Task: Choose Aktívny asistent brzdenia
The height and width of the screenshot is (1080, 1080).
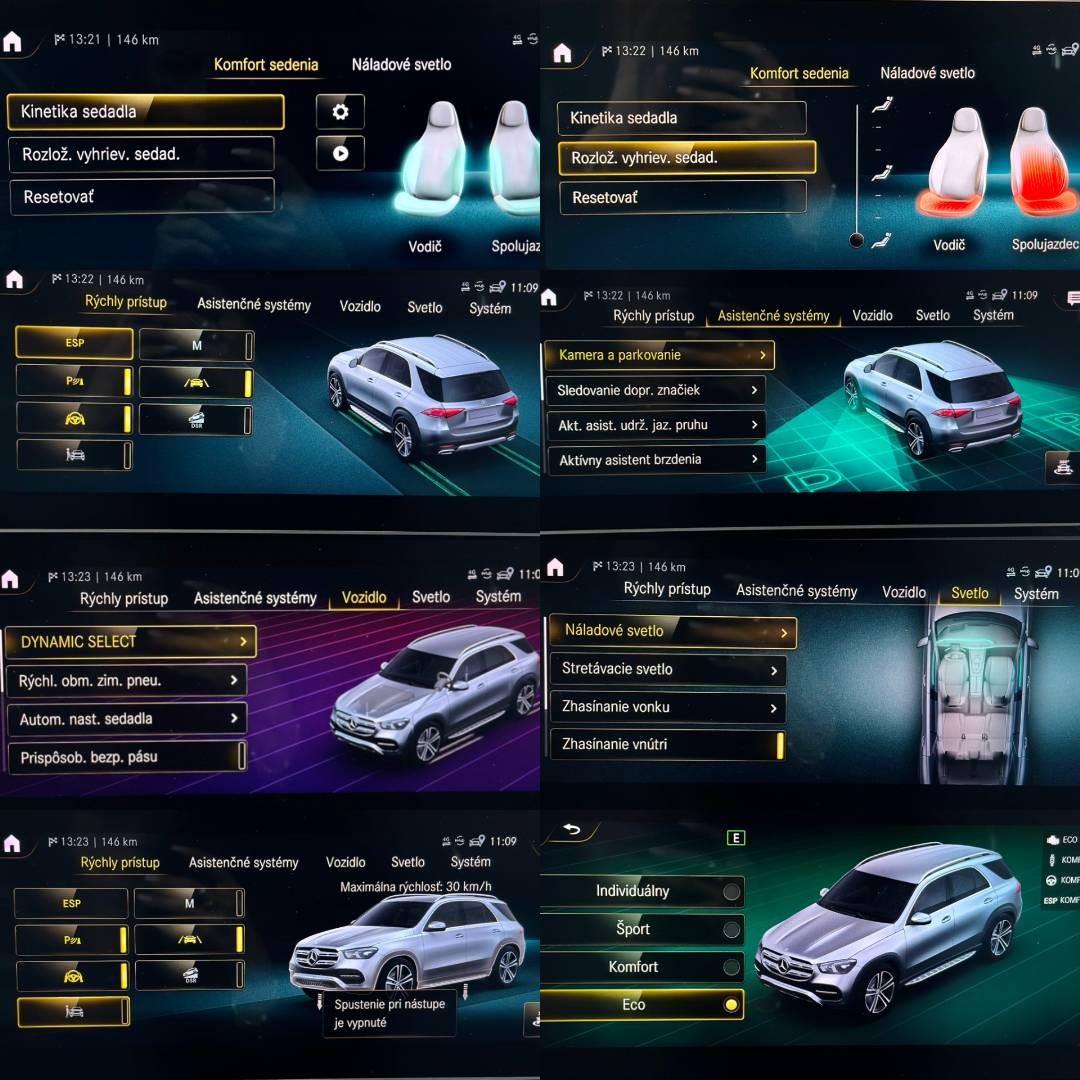Action: point(655,460)
